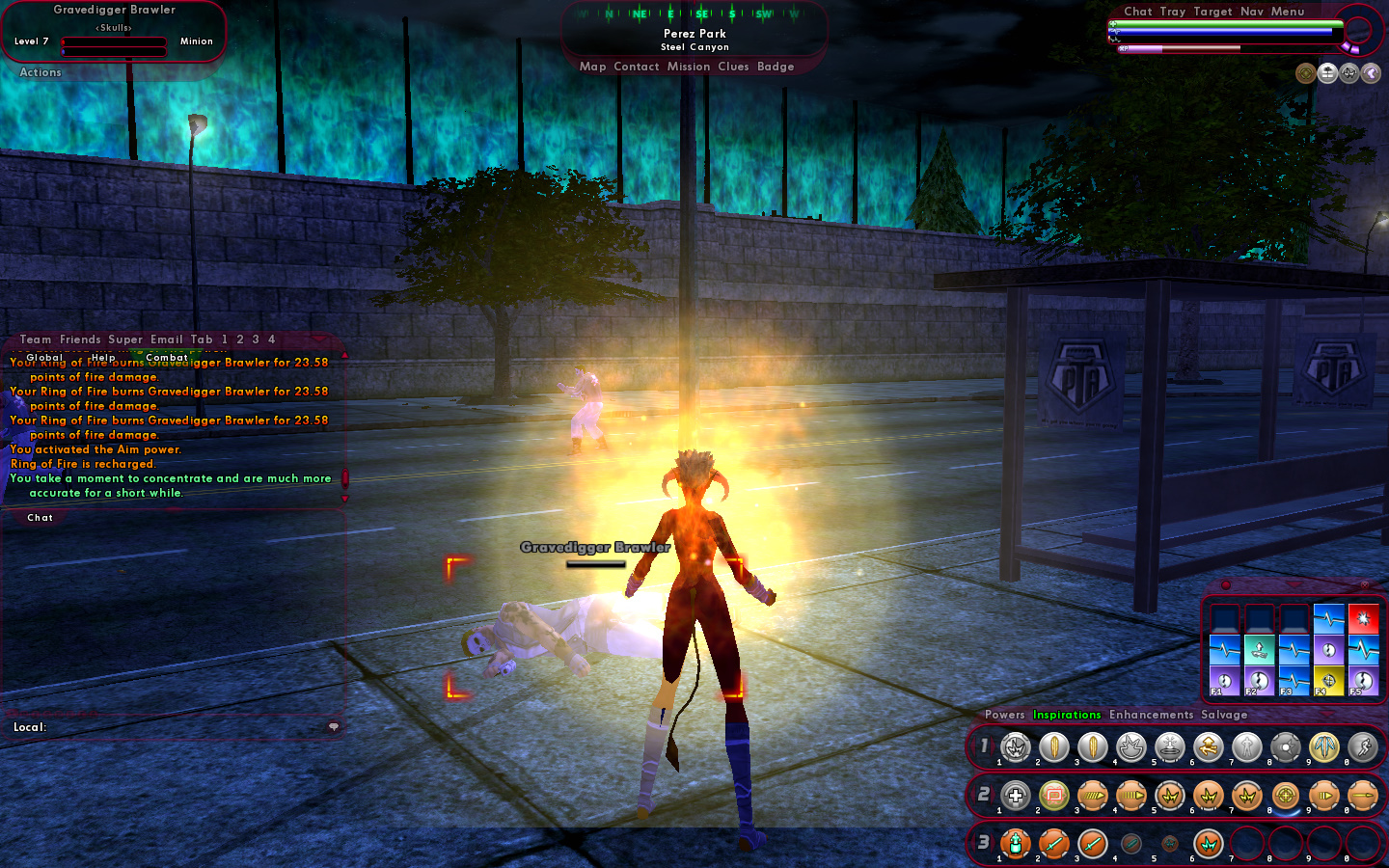Open the Powers window
The height and width of the screenshot is (868, 1389).
coord(1004,715)
